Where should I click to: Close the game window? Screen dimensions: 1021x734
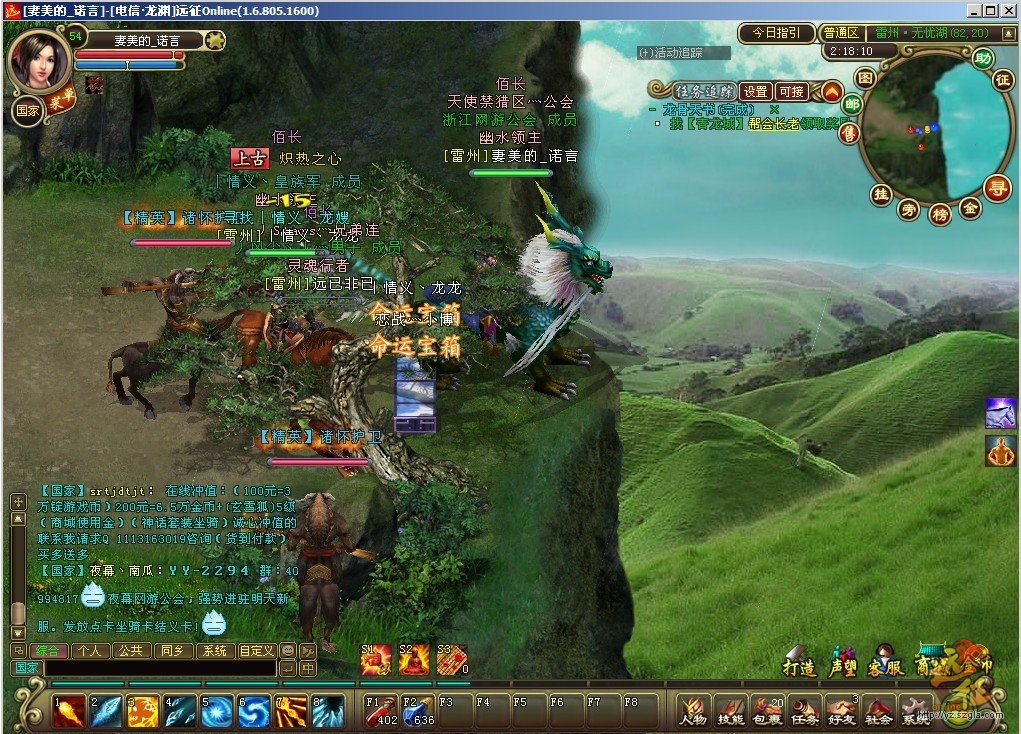point(1009,10)
